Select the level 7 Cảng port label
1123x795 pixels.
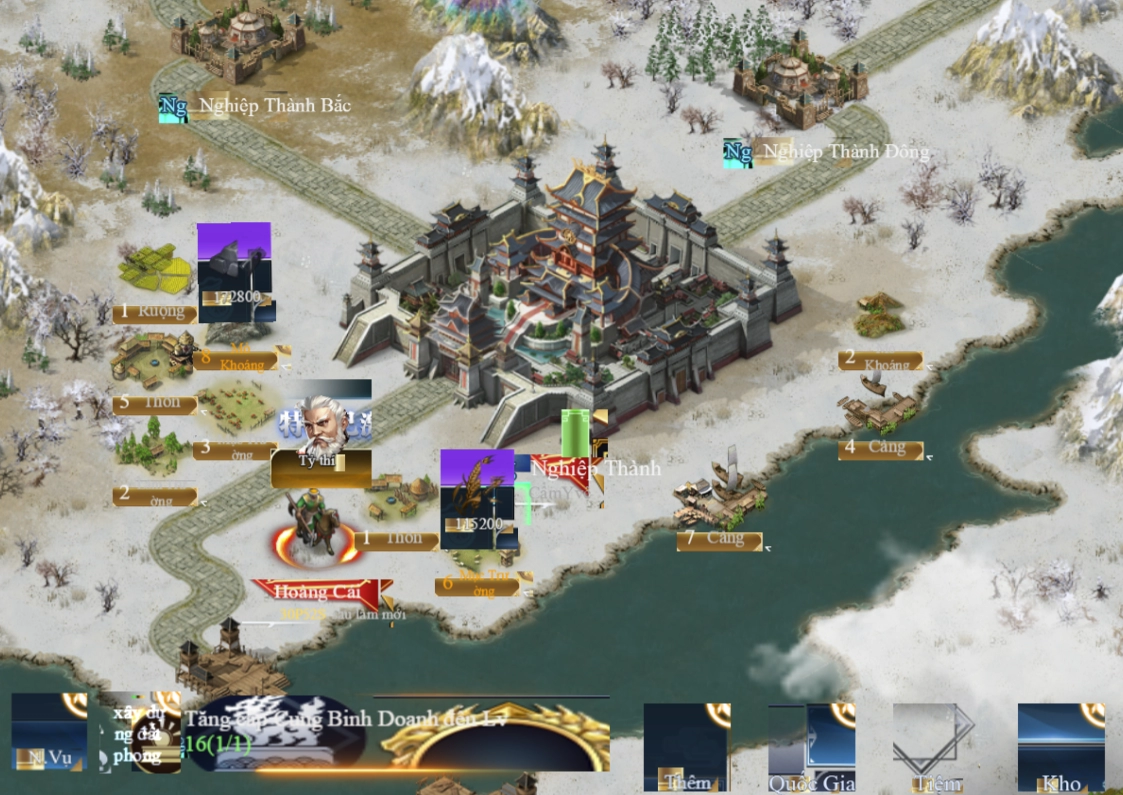coord(719,540)
